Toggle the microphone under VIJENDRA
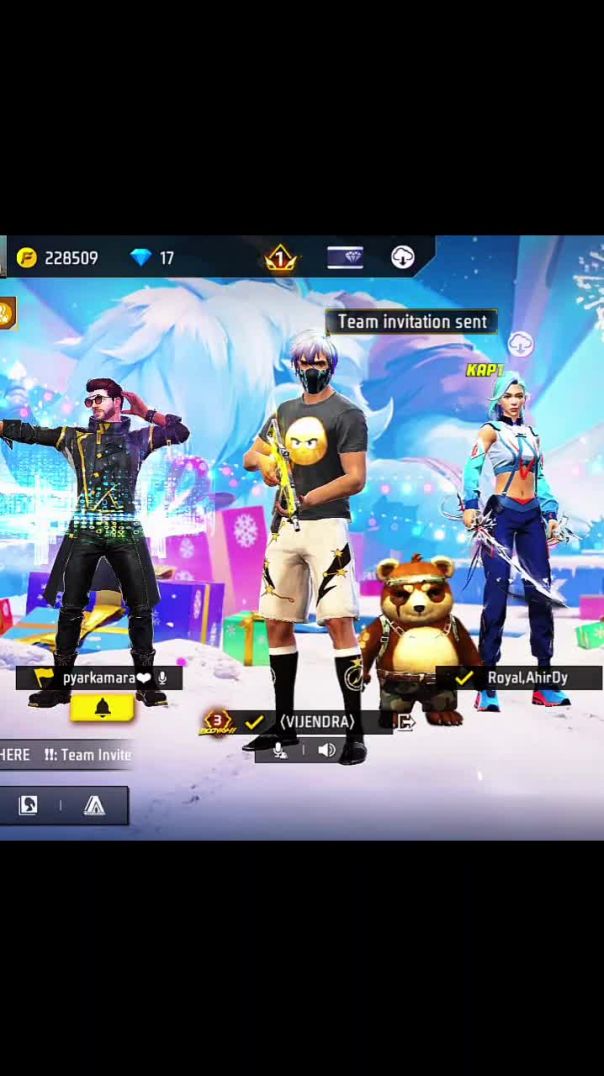 pos(280,750)
